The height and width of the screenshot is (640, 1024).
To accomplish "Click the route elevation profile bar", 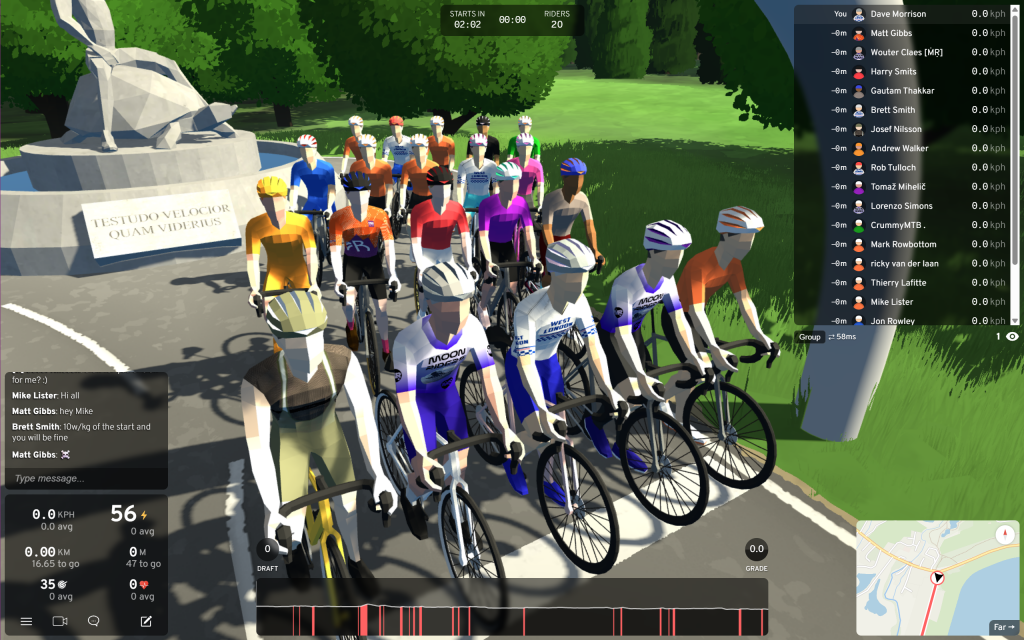I will pos(512,607).
